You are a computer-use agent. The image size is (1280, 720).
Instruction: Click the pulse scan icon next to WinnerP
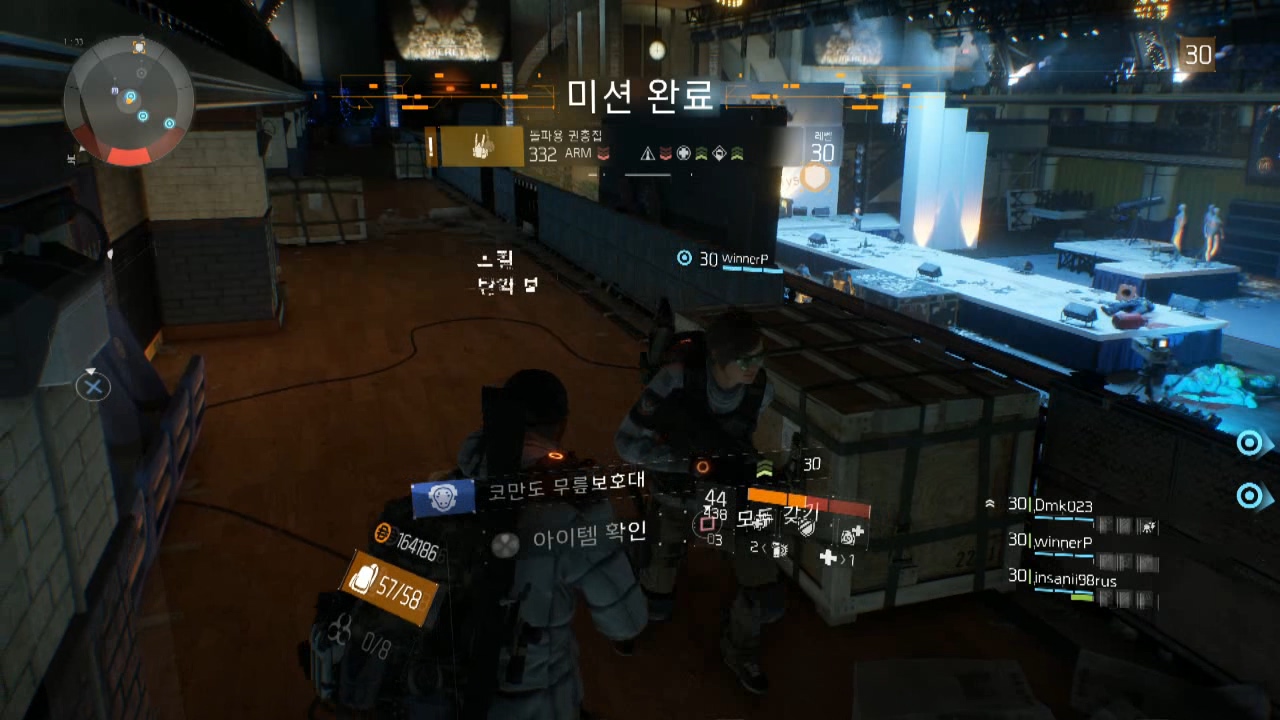click(x=684, y=259)
